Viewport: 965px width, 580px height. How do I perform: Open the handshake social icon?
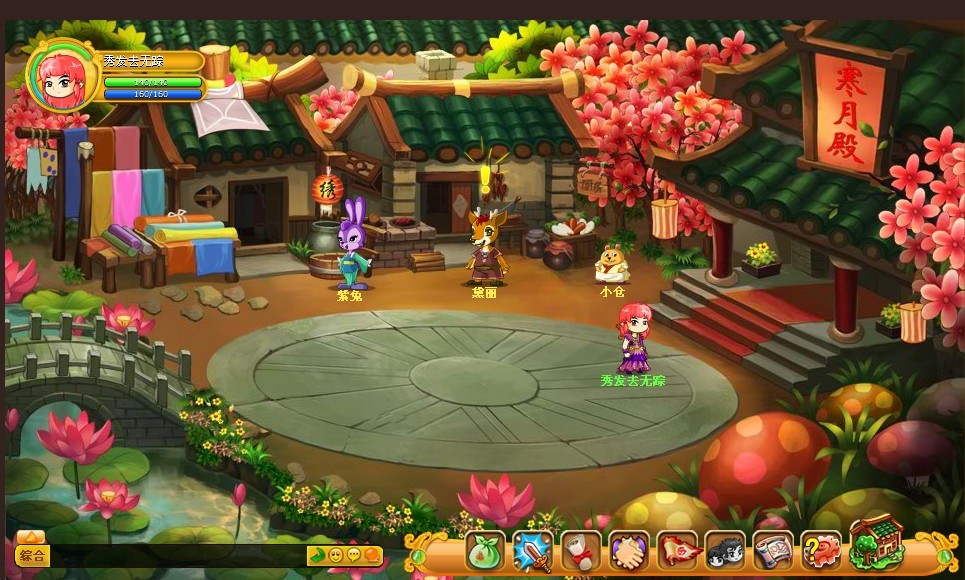pos(629,551)
